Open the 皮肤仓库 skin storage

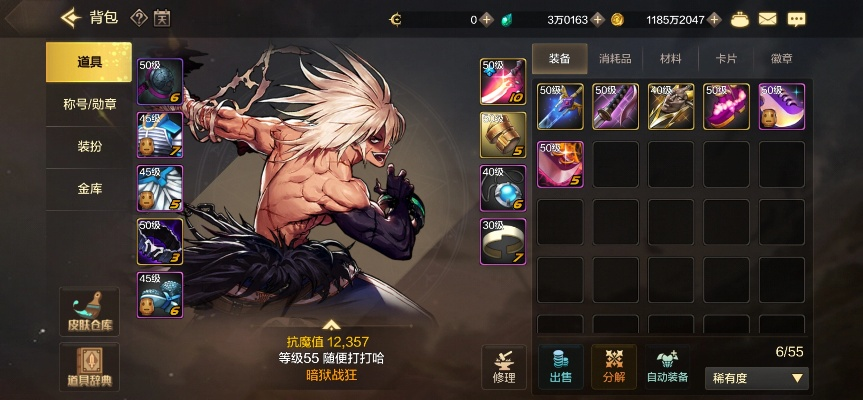coord(89,312)
